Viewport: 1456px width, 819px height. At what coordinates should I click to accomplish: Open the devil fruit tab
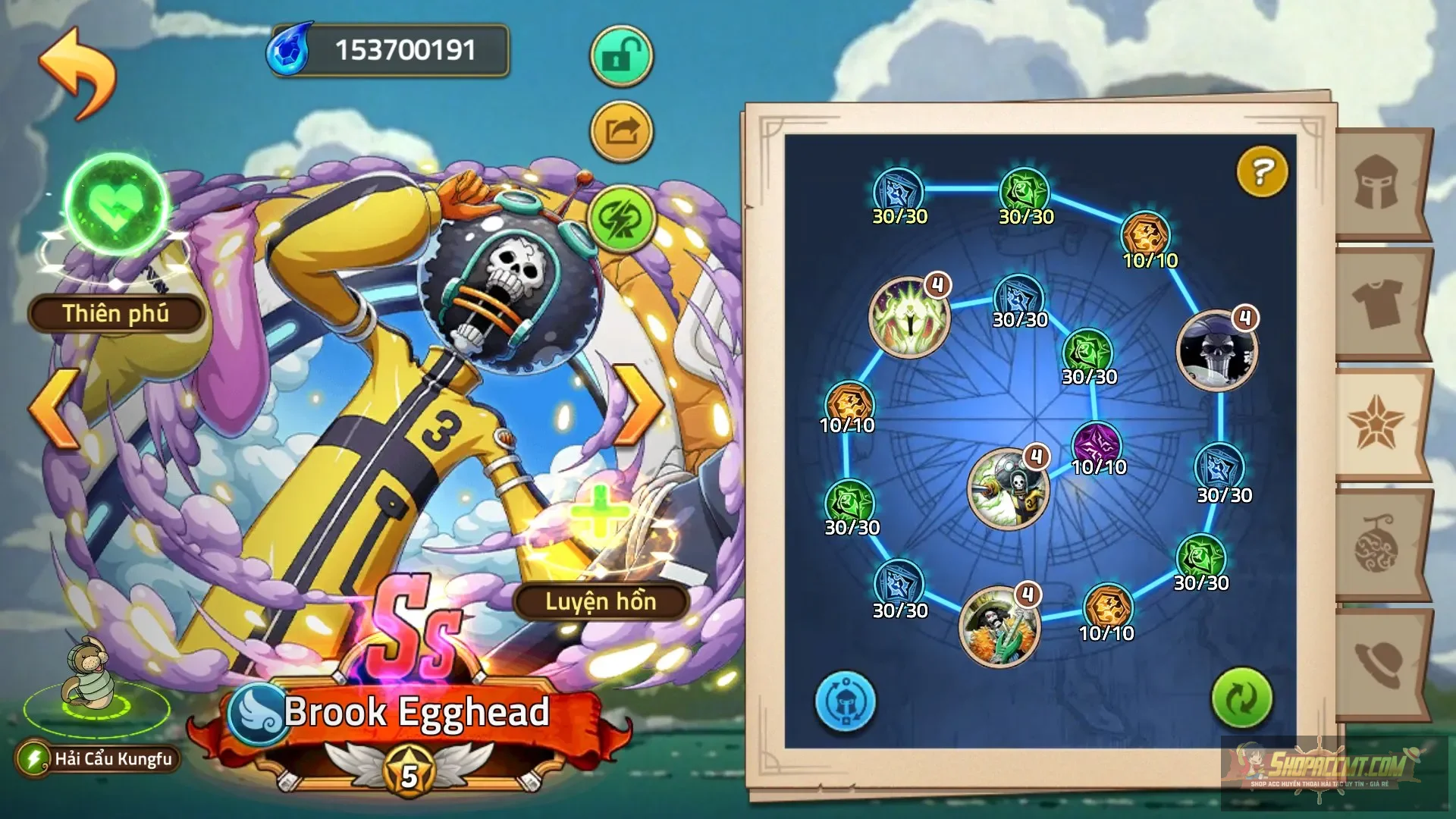coord(1377,544)
